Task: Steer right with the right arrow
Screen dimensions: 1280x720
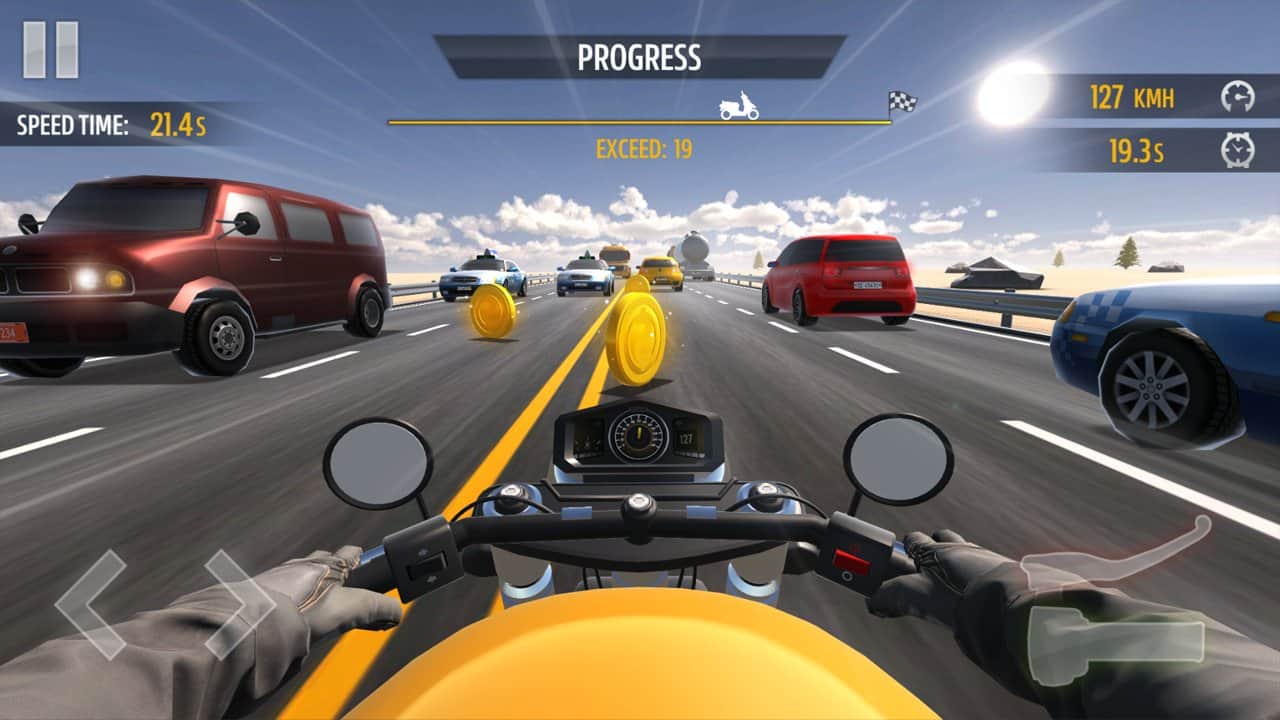Action: click(240, 603)
